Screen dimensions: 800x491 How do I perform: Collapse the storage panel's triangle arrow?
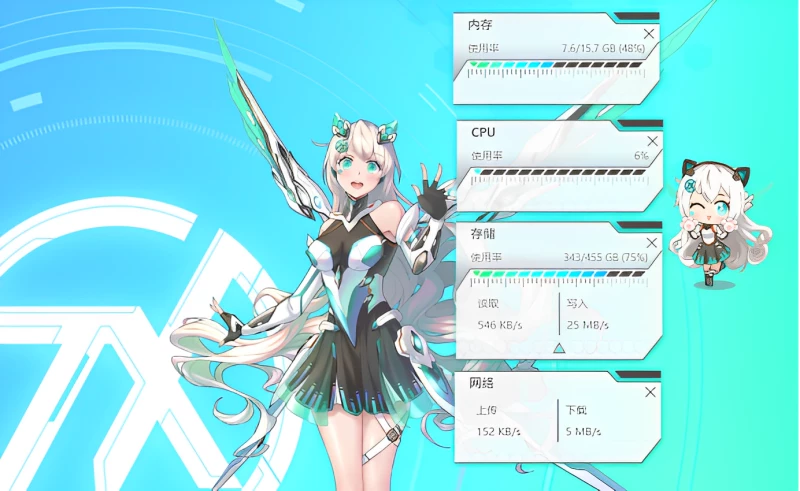[x=559, y=348]
